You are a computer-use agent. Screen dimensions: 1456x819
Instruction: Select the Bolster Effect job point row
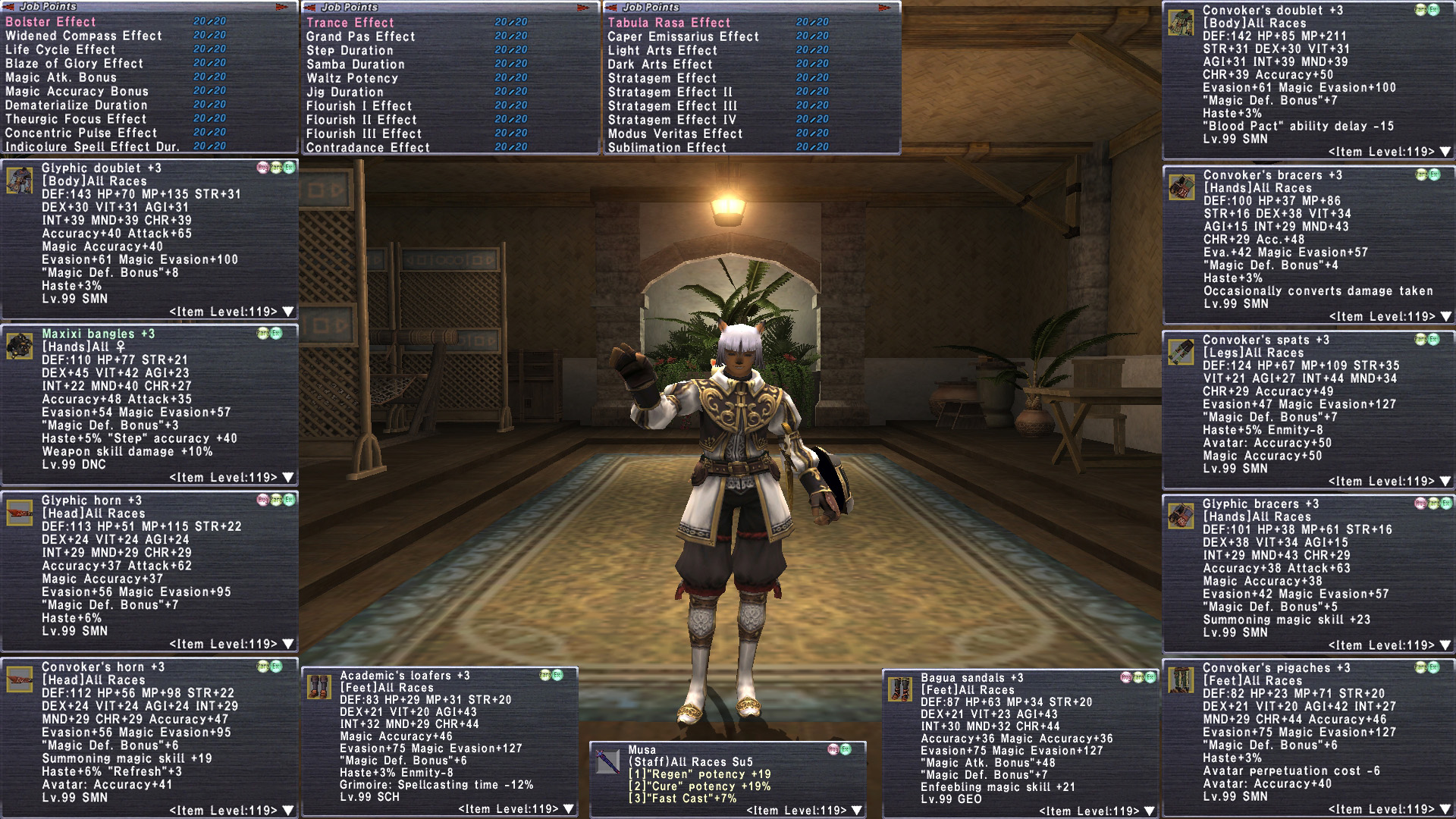pos(51,22)
